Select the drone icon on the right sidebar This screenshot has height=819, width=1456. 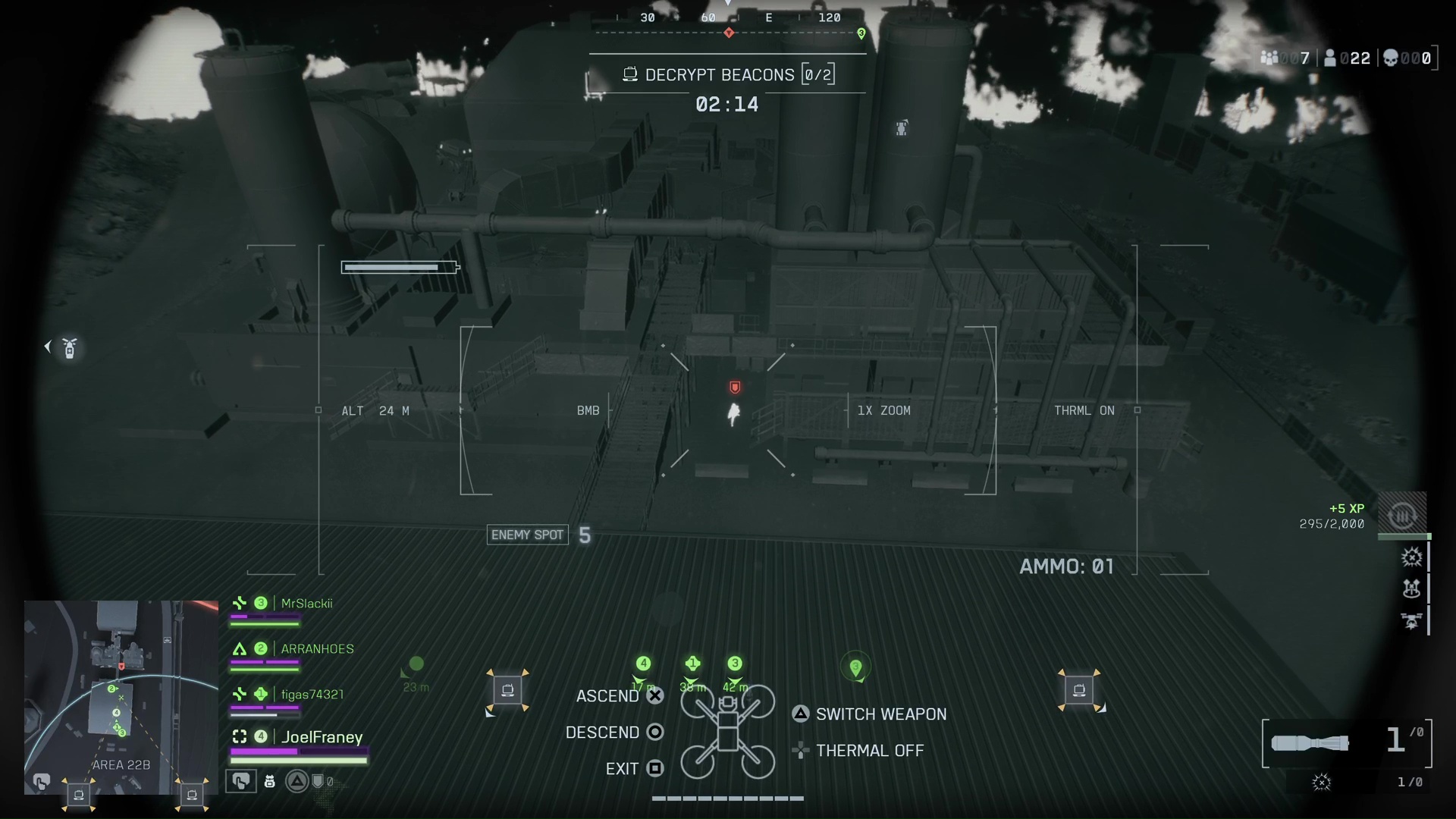(x=1411, y=620)
